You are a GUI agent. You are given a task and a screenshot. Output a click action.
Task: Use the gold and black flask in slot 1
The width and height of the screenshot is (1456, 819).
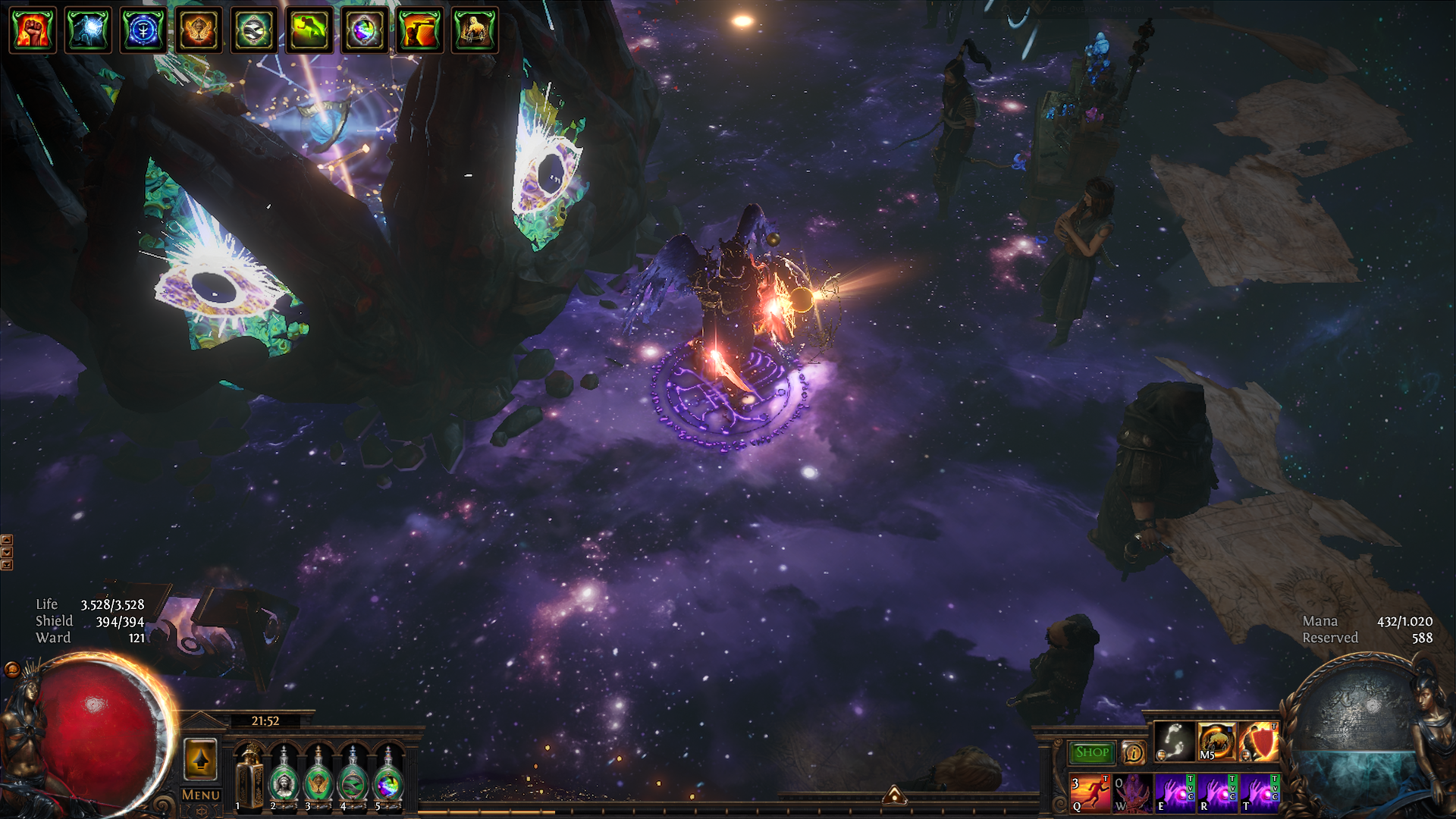pos(249,778)
